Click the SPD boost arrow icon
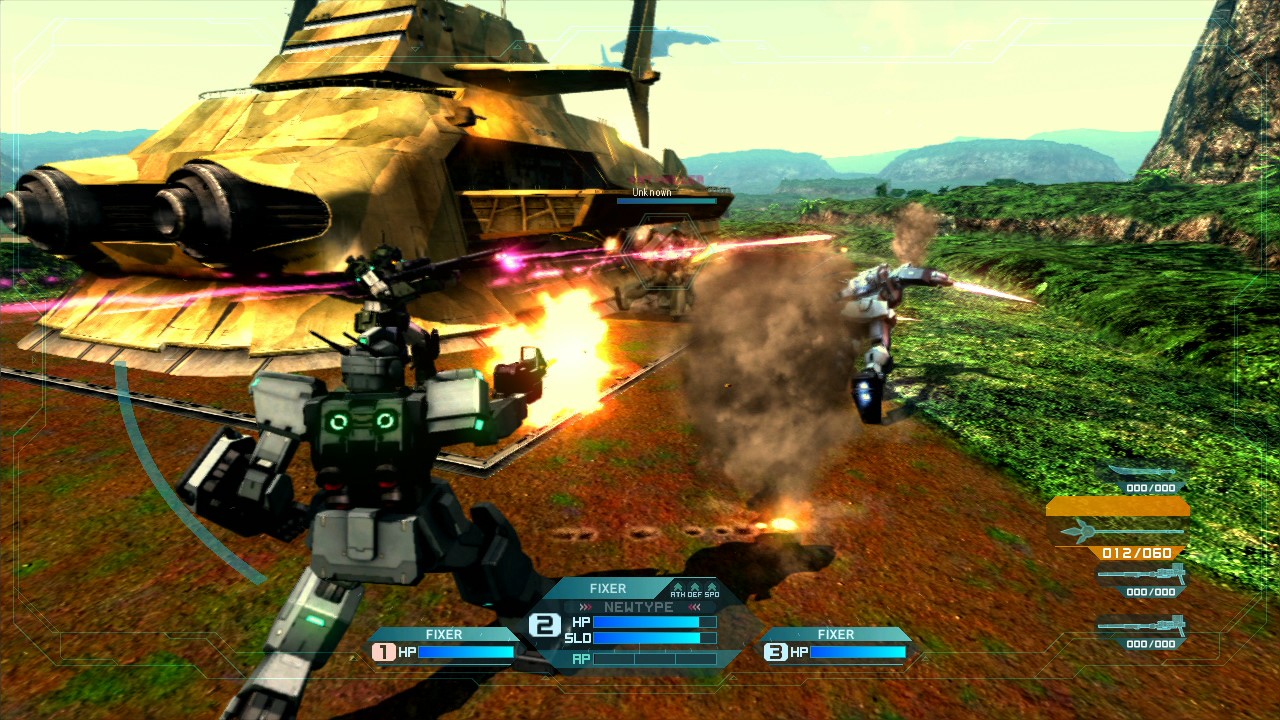The width and height of the screenshot is (1280, 720). coord(711,588)
